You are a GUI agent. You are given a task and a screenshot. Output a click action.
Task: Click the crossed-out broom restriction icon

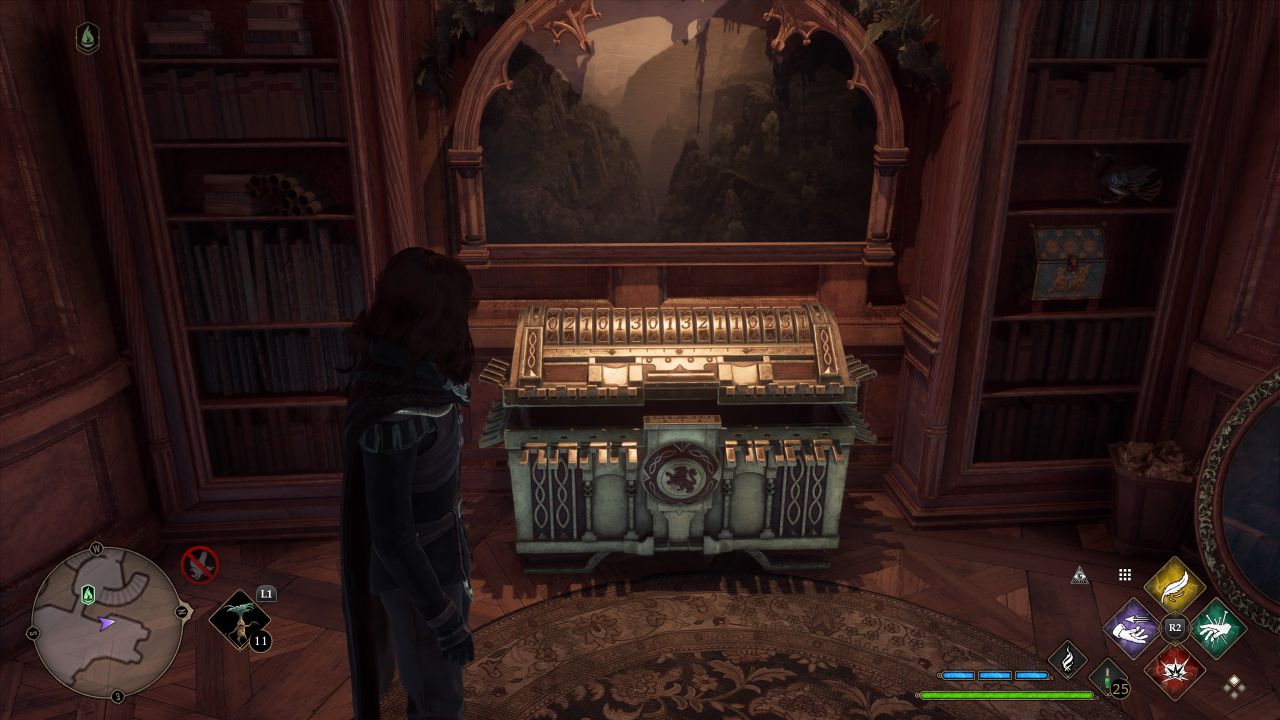coord(198,564)
